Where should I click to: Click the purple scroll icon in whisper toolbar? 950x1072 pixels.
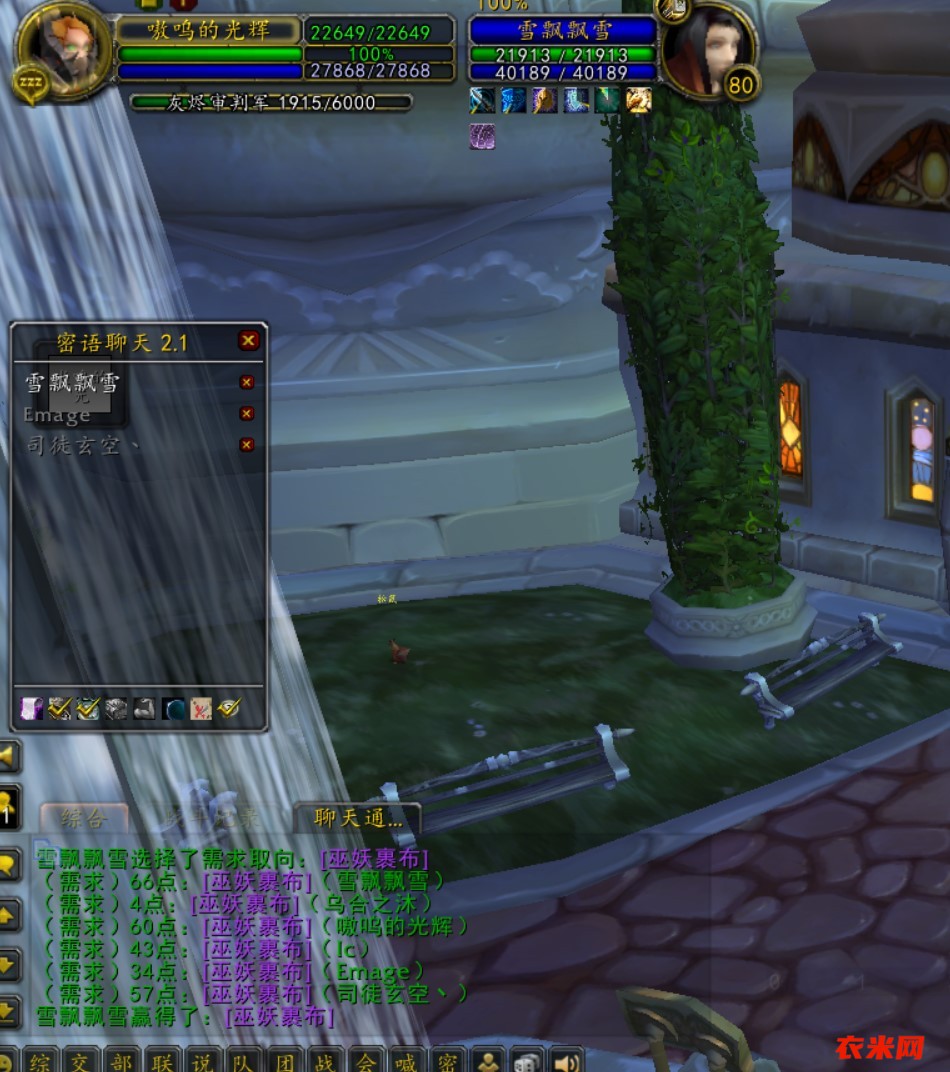tap(31, 709)
